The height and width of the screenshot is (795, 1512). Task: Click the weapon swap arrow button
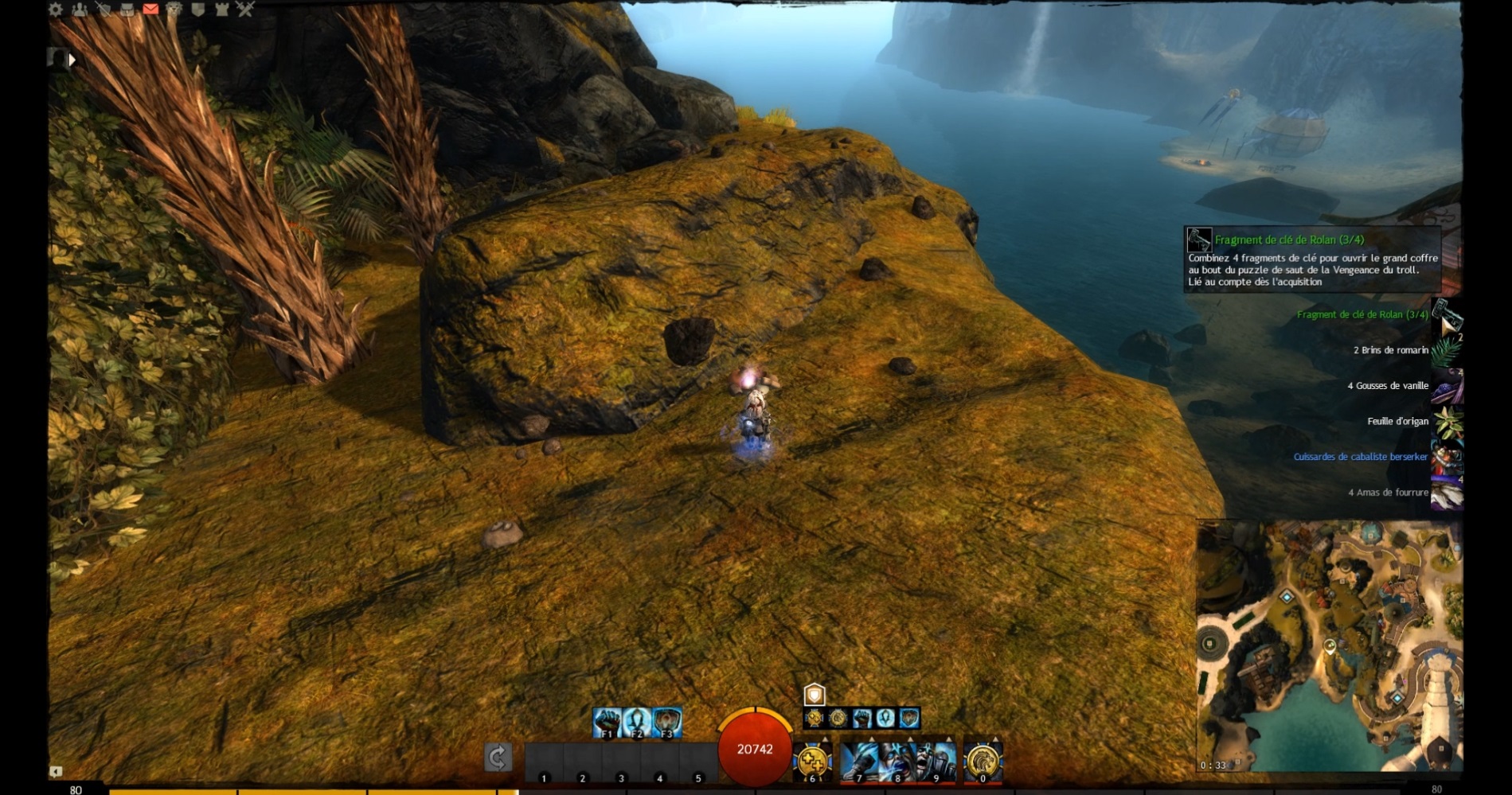(498, 758)
